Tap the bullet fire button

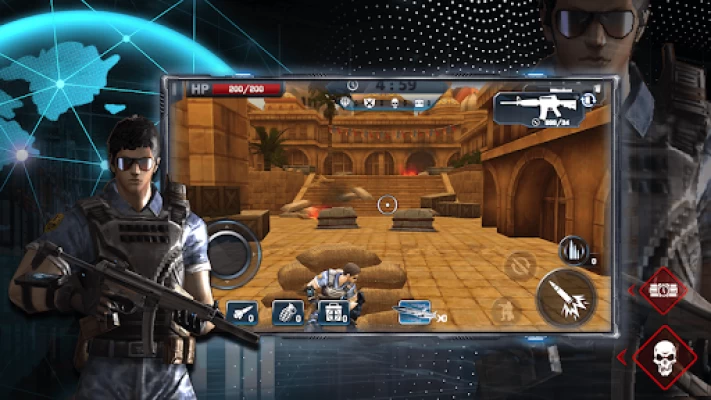[x=566, y=297]
